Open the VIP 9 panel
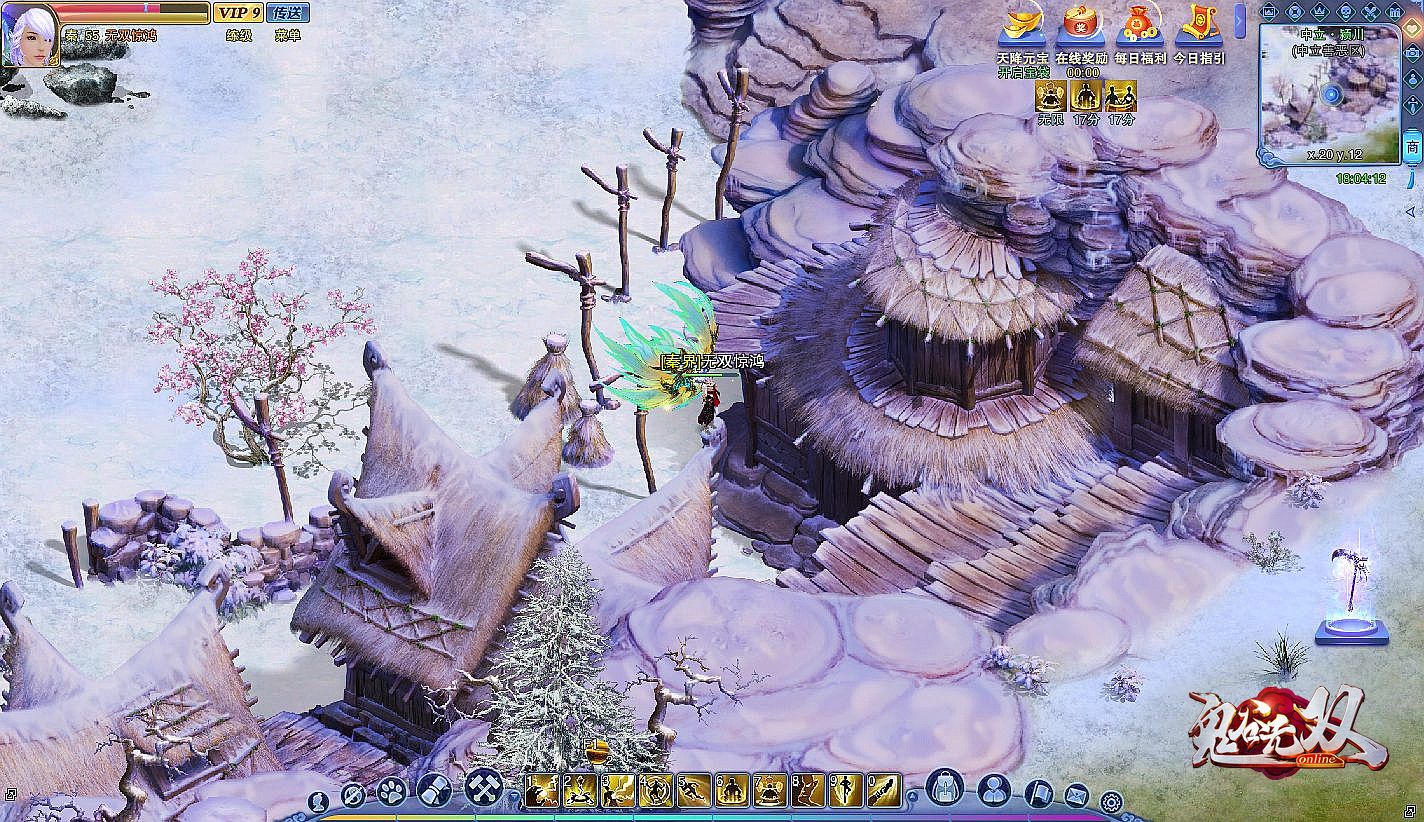1424x822 pixels. point(237,13)
